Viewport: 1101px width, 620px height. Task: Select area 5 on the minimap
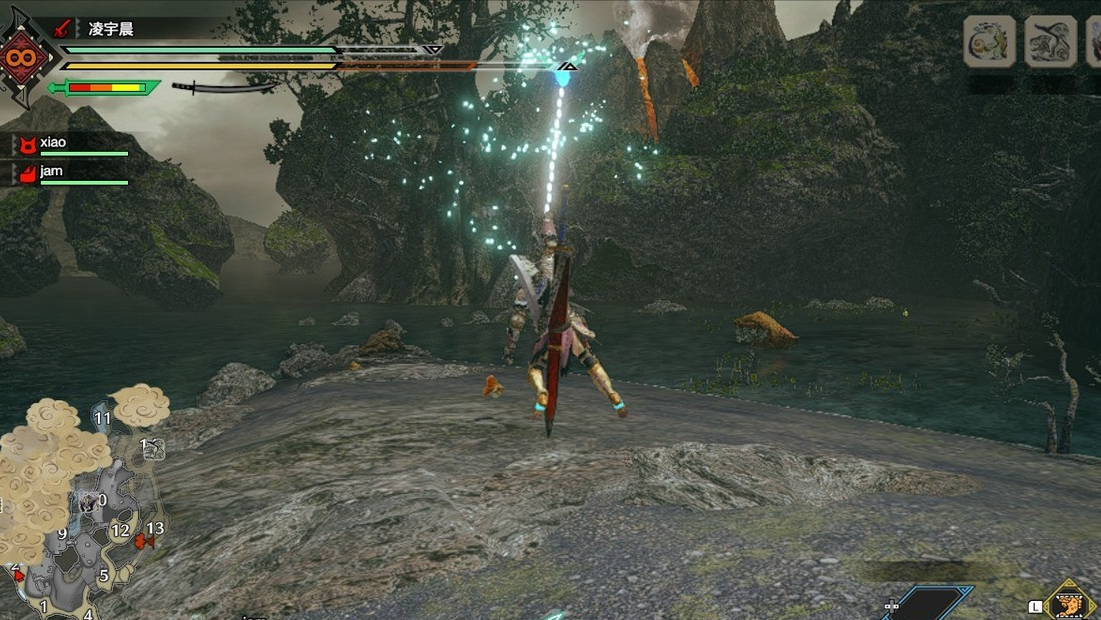point(103,575)
